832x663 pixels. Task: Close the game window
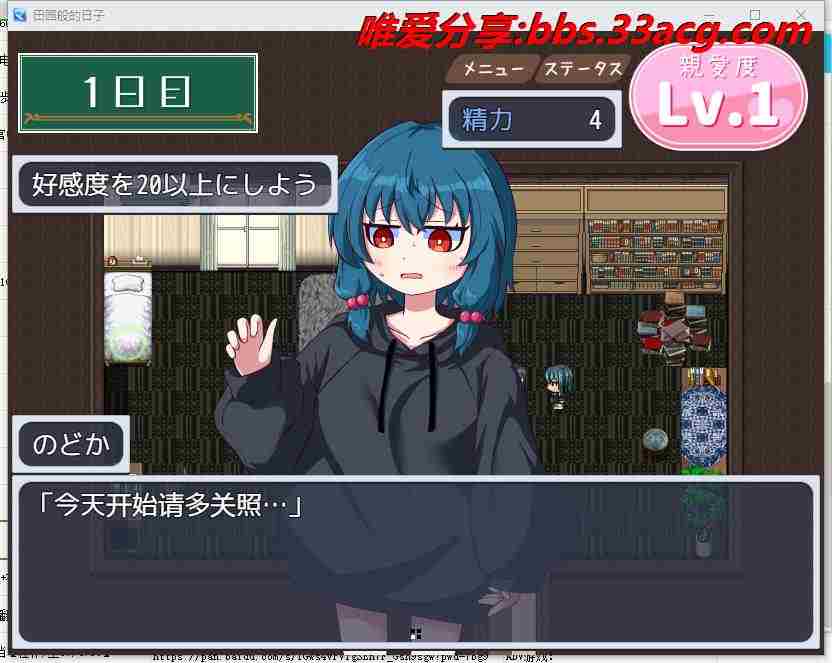point(801,15)
